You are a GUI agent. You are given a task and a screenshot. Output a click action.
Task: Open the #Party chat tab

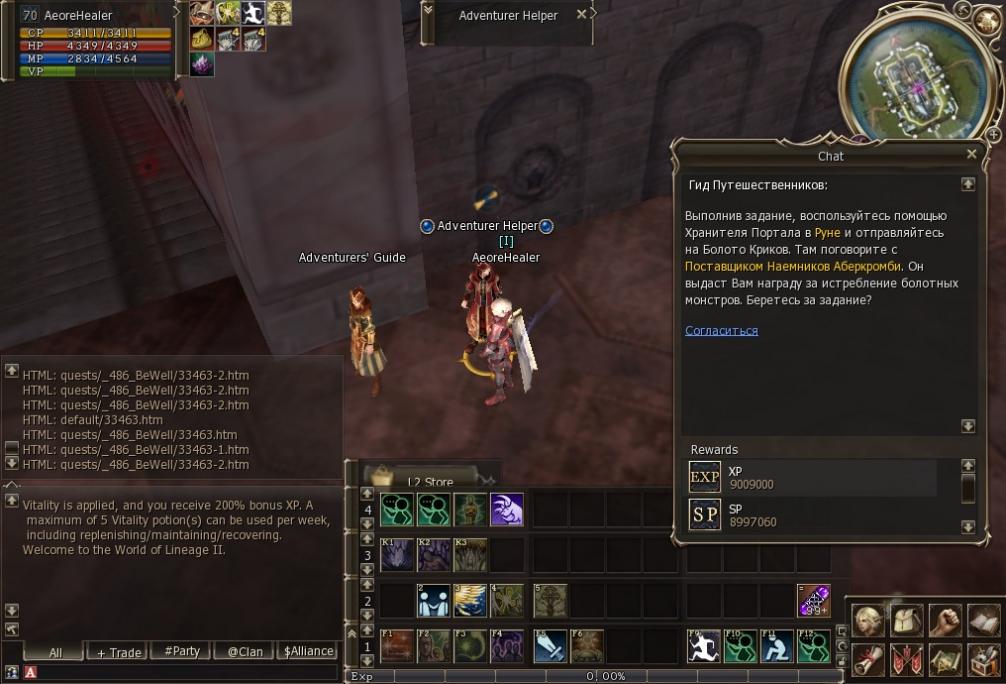179,651
